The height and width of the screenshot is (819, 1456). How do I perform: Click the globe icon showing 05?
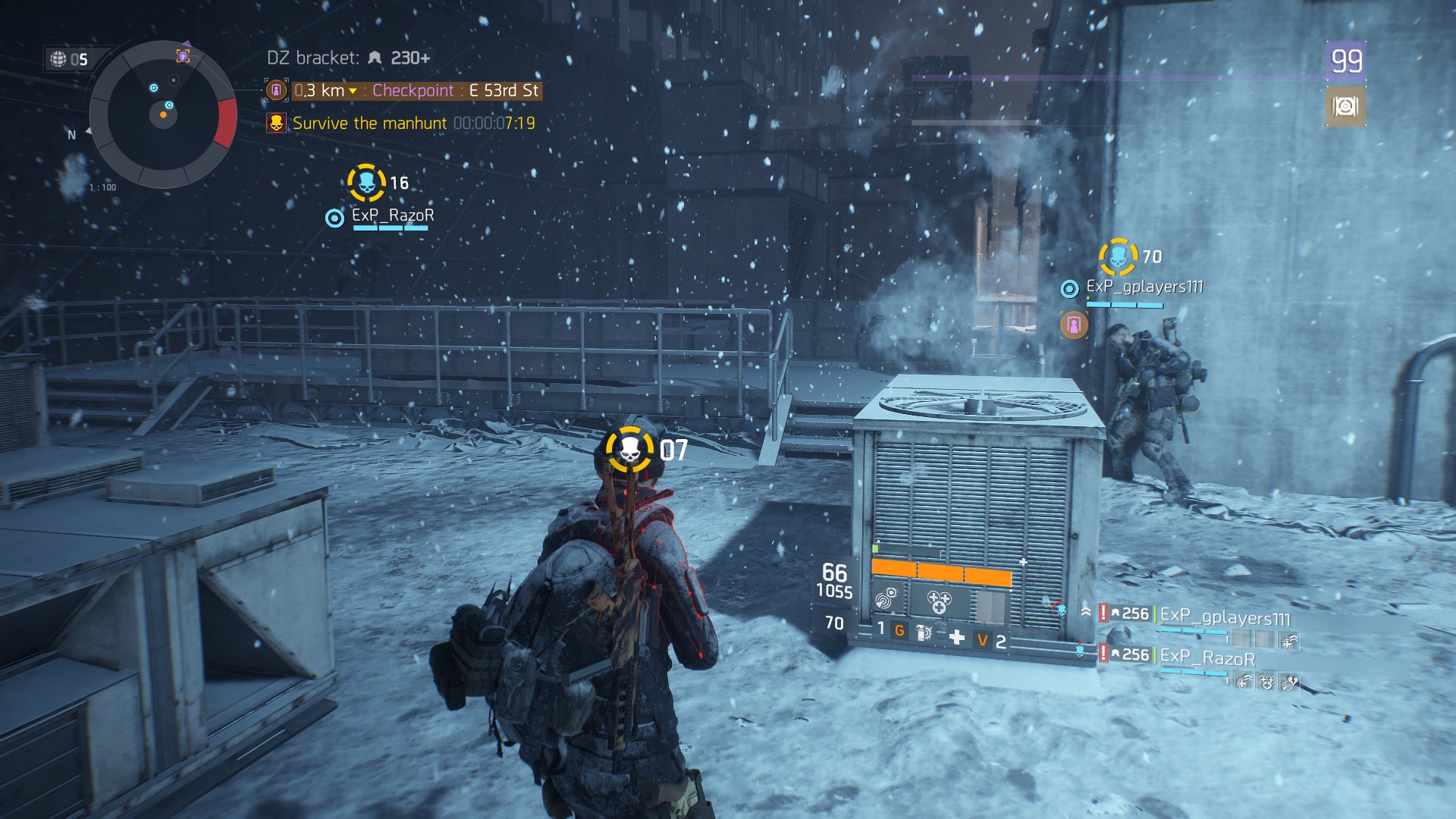(58, 59)
